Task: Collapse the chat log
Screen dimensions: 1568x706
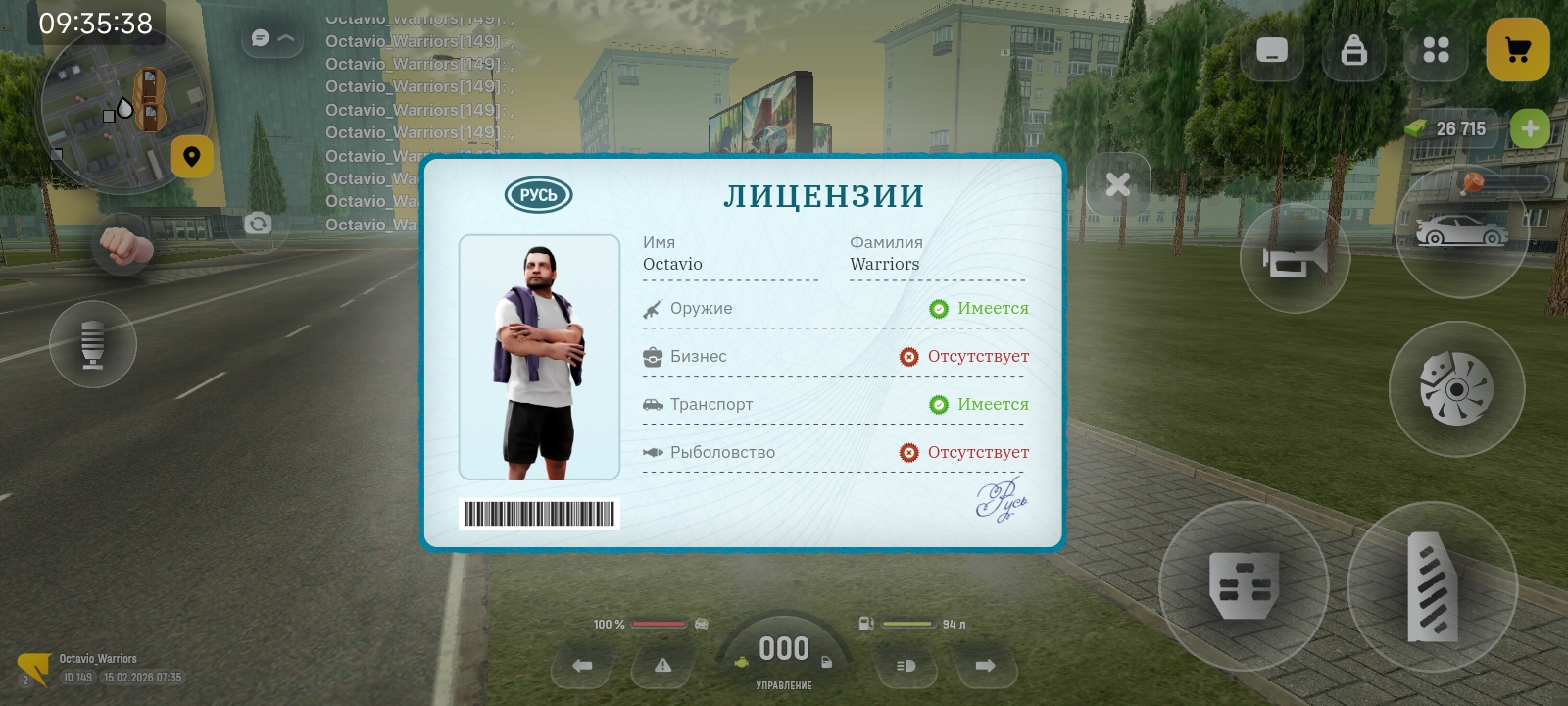Action: [272, 38]
